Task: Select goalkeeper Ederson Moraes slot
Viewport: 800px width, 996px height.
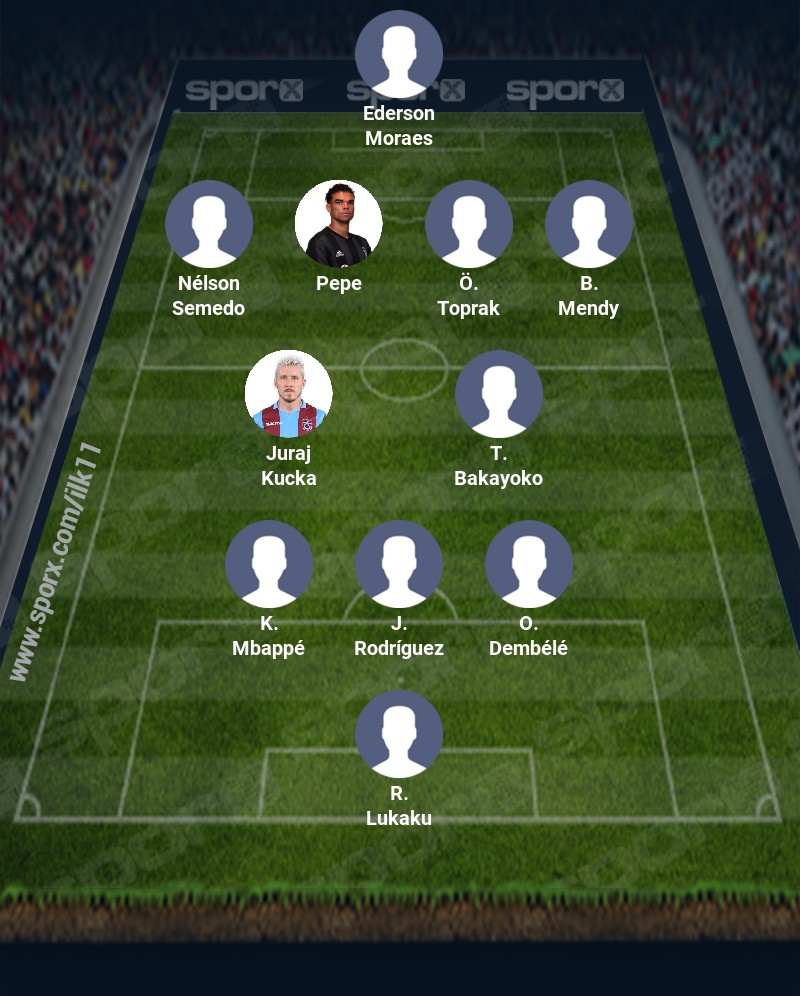Action: tap(399, 54)
